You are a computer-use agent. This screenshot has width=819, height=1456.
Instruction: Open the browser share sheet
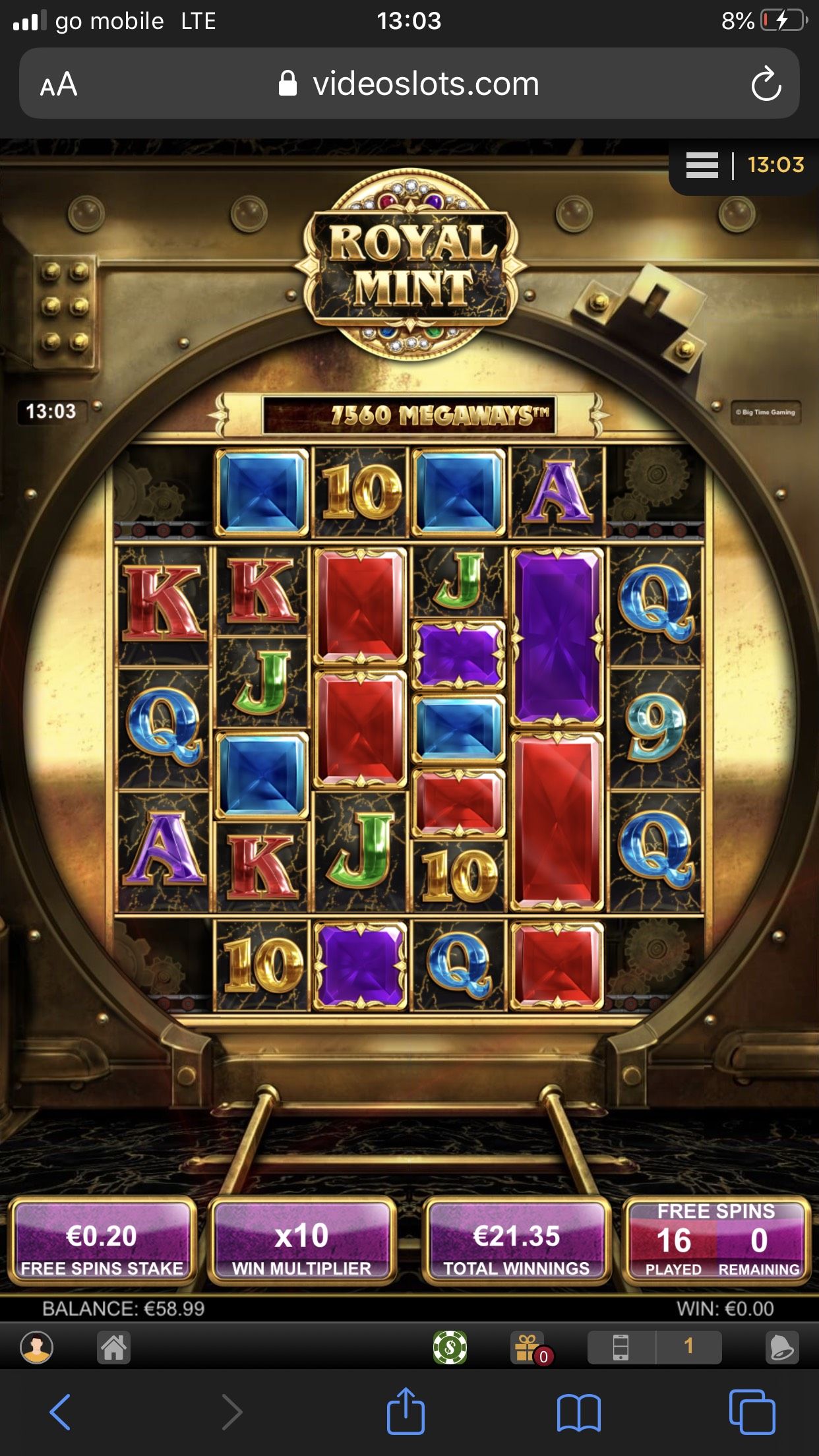[406, 1411]
